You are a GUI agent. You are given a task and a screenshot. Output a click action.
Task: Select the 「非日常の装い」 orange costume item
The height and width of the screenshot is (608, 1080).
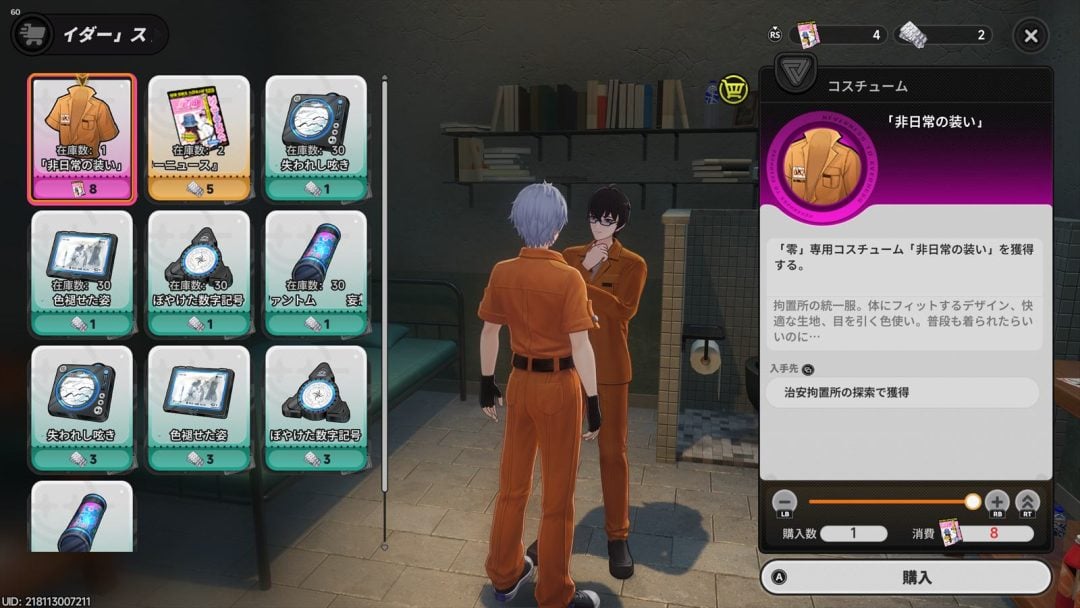point(82,138)
